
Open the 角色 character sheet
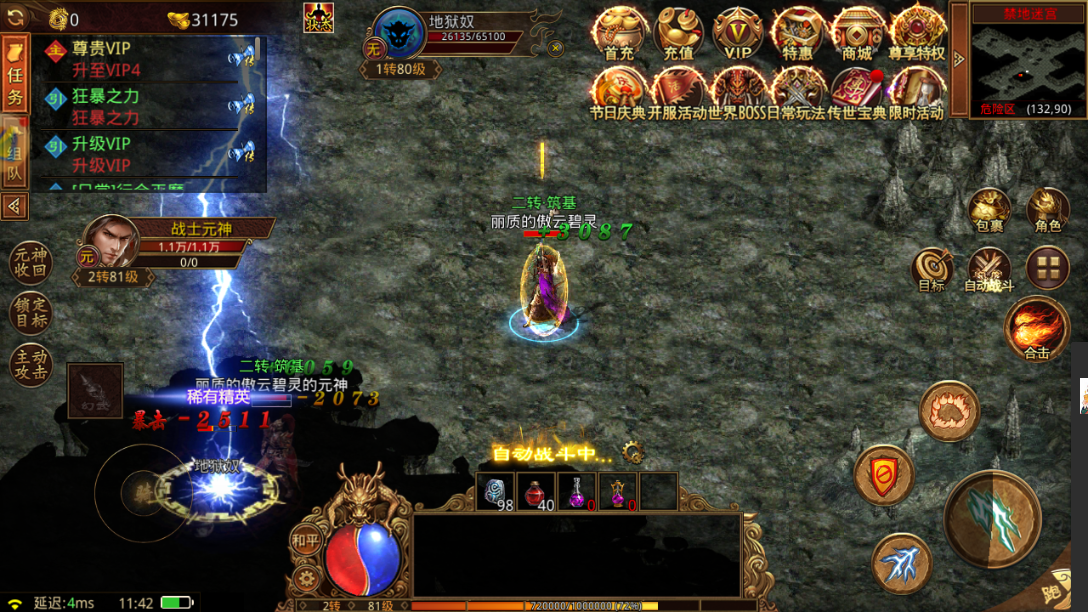(x=1047, y=211)
